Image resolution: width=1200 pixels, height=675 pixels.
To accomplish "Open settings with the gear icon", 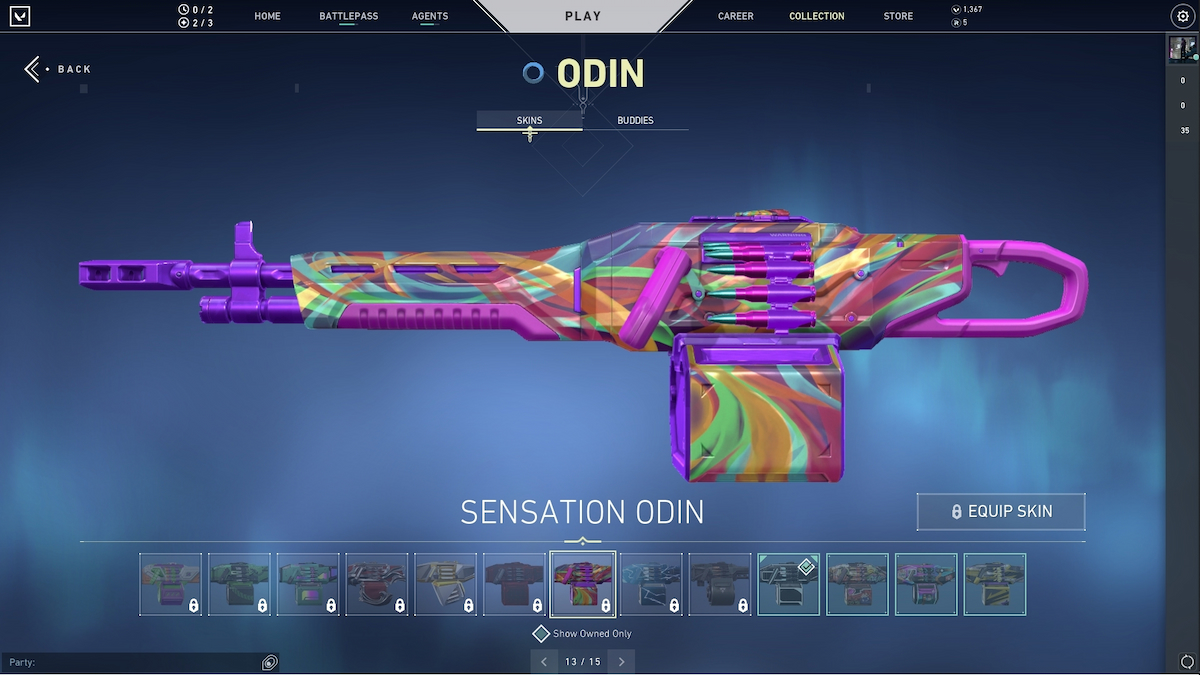I will 1183,16.
